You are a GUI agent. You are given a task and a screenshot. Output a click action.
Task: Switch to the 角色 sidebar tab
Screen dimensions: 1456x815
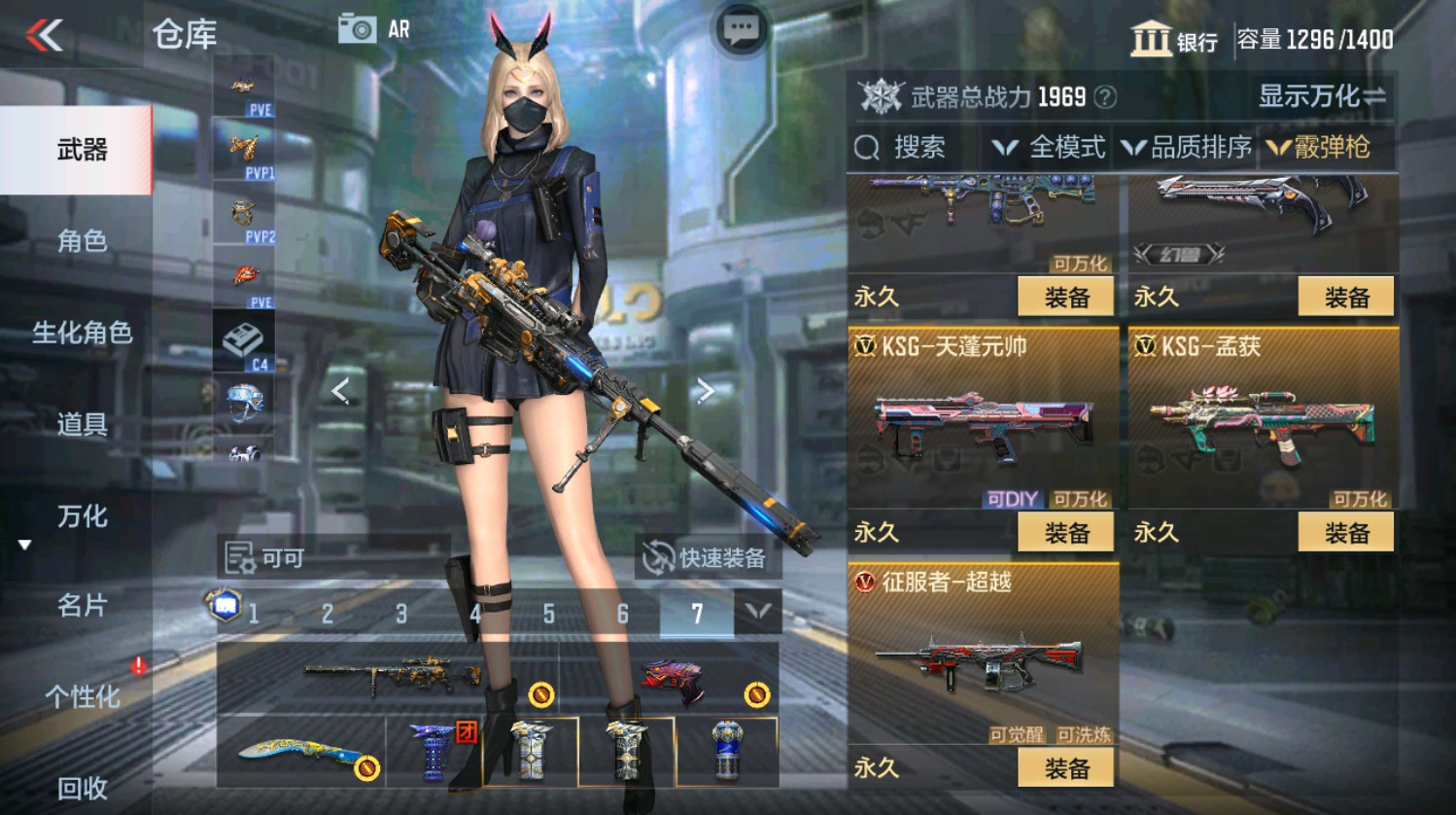(83, 240)
